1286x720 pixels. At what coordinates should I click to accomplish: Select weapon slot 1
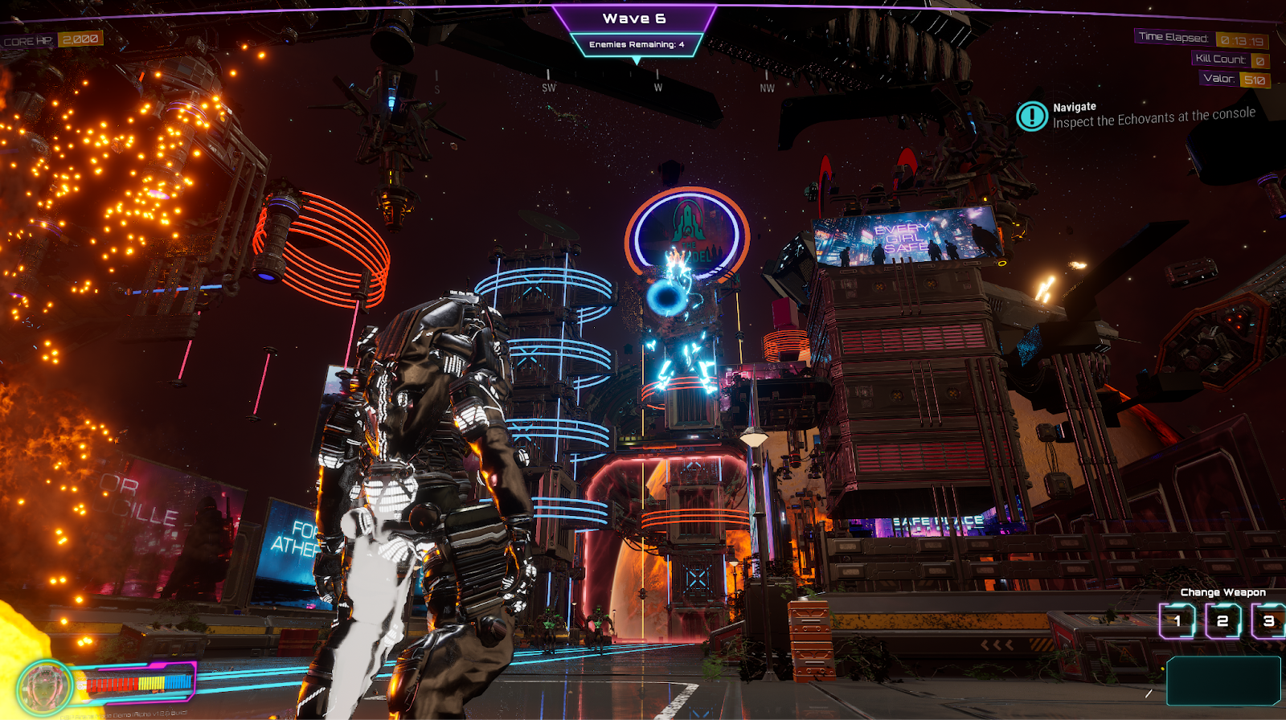(1179, 622)
